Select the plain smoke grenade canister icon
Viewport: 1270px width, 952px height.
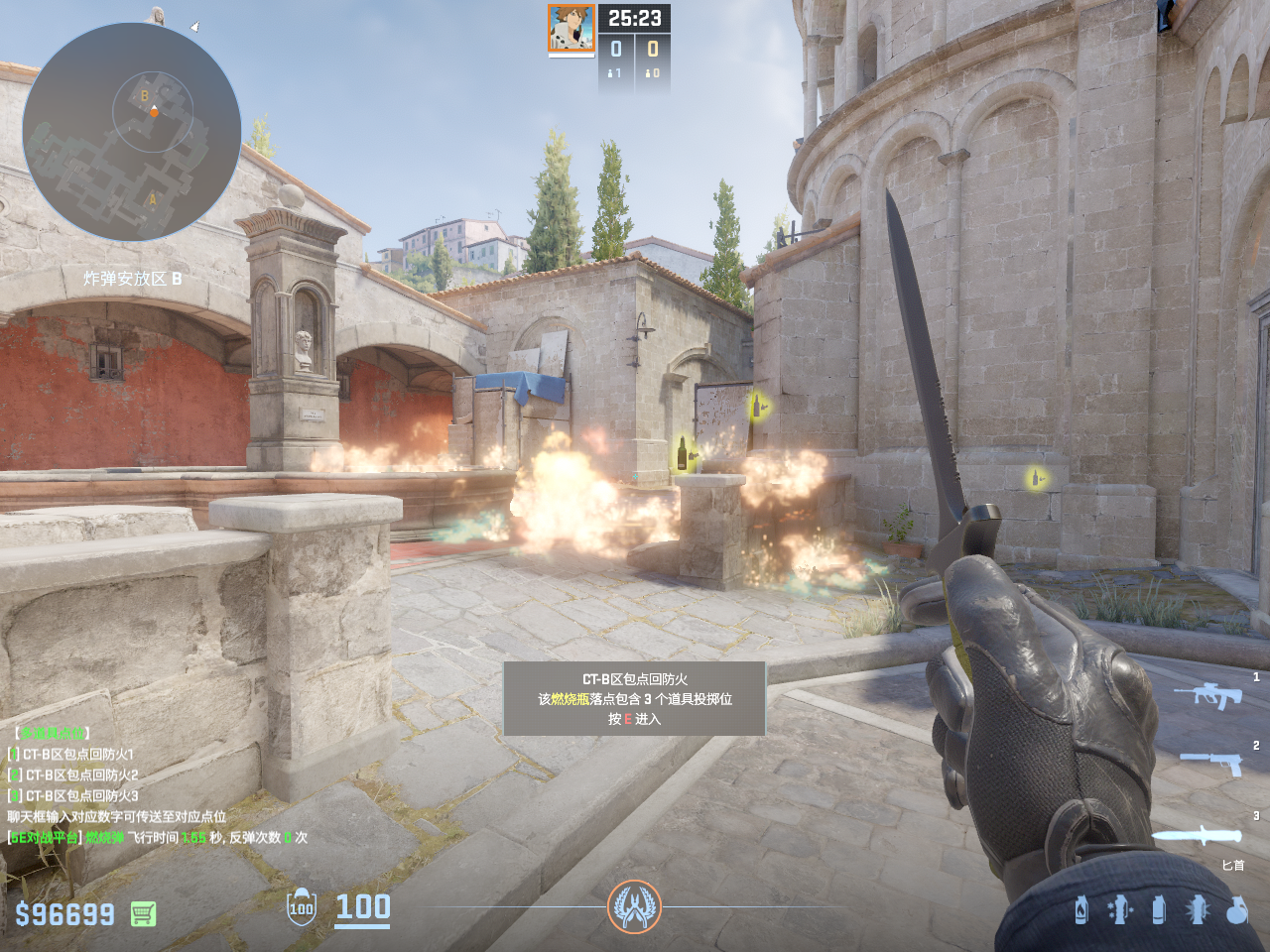click(1158, 909)
